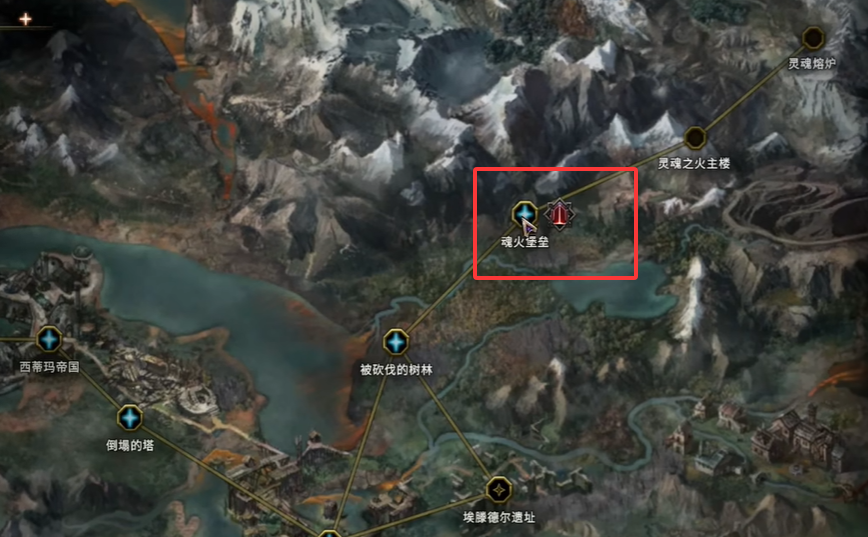Open the 被砍伐的树林 waypoint node

[x=397, y=343]
